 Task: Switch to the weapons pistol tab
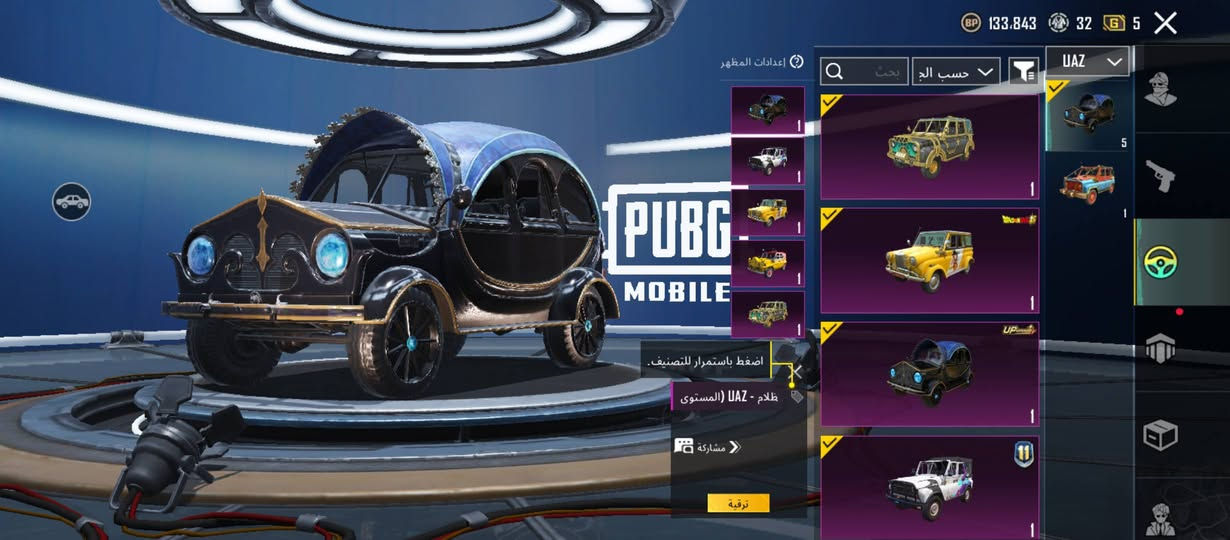[1161, 176]
